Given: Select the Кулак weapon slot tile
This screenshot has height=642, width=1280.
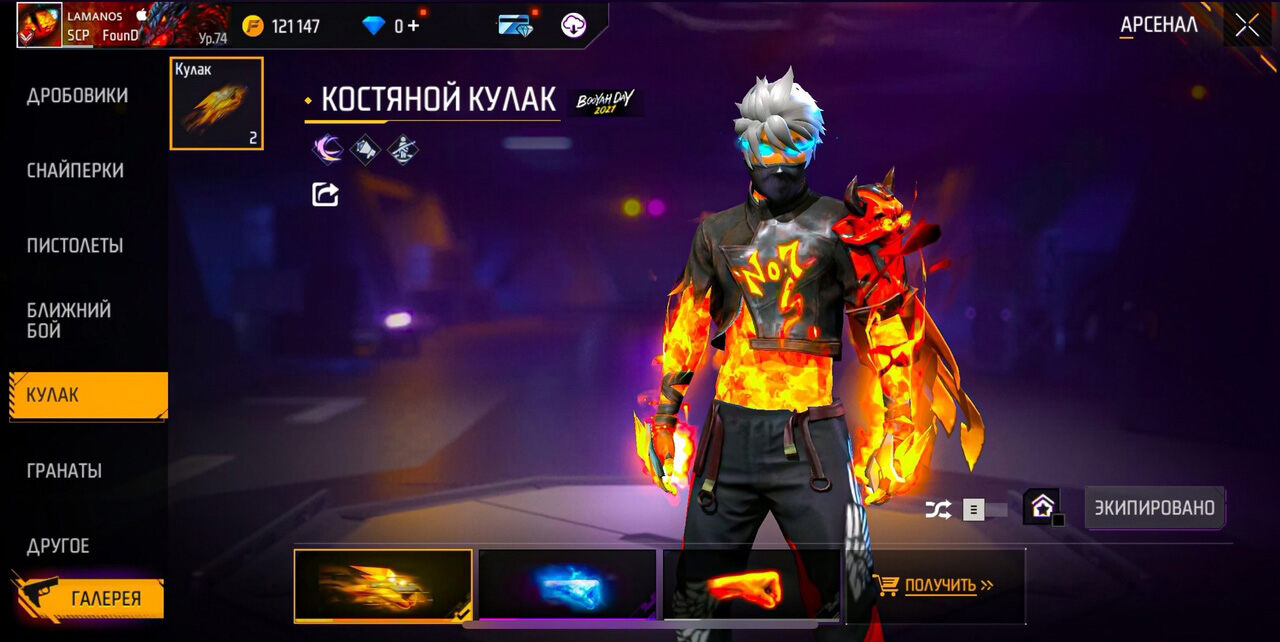Looking at the screenshot, I should [x=217, y=103].
